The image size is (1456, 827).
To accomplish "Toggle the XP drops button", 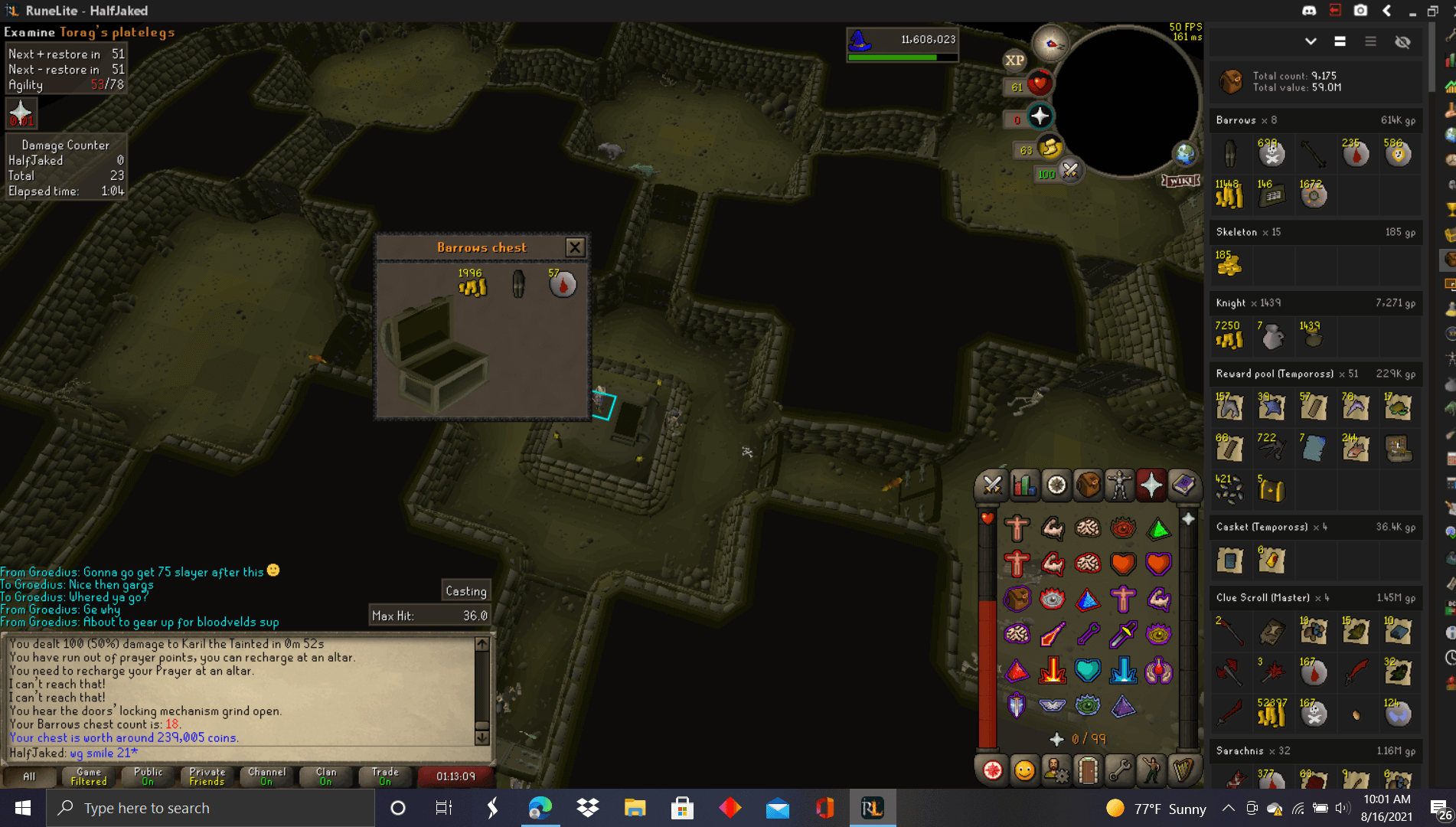I will click(x=1014, y=60).
